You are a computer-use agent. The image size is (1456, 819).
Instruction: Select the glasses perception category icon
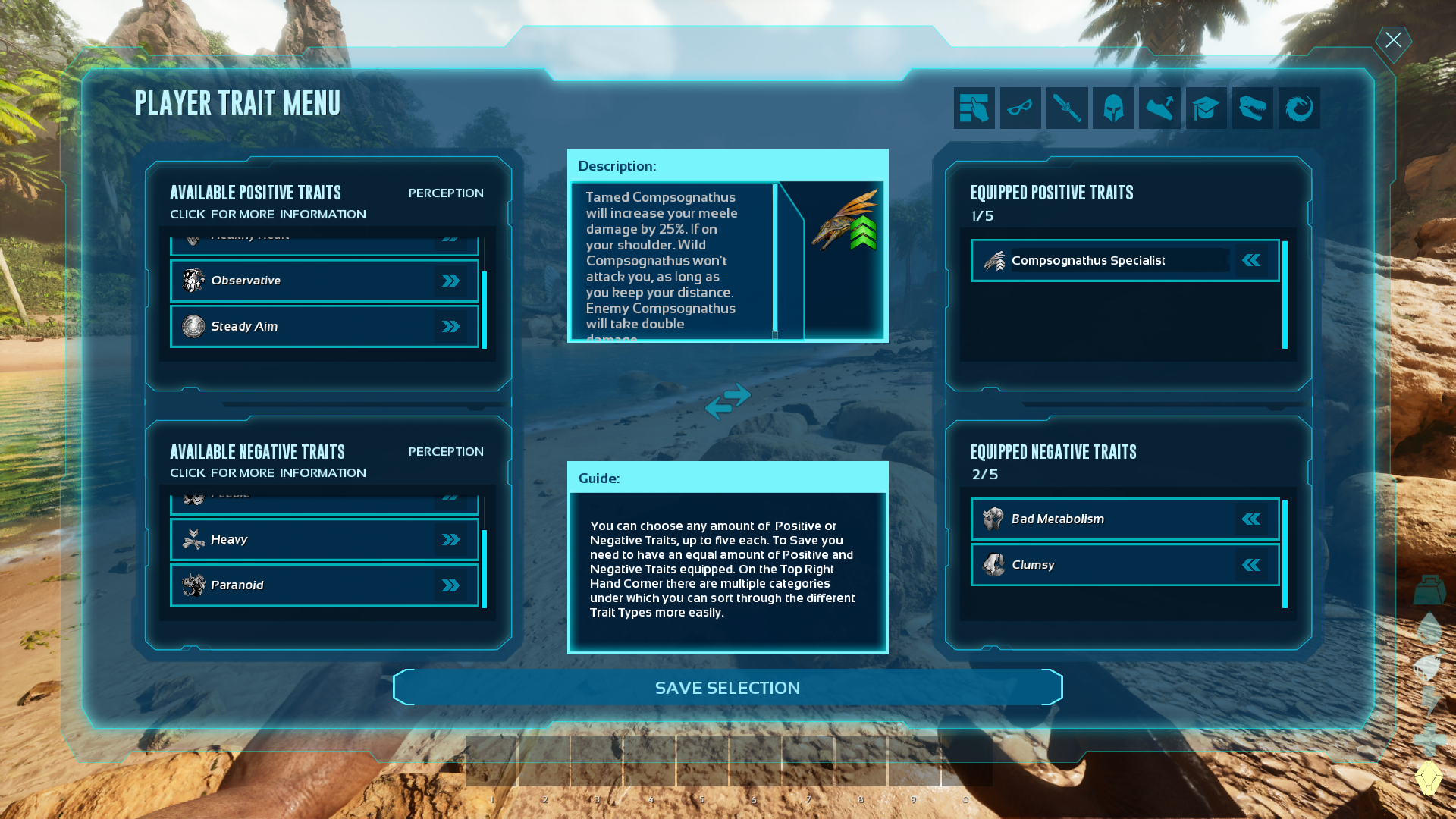(x=1020, y=108)
